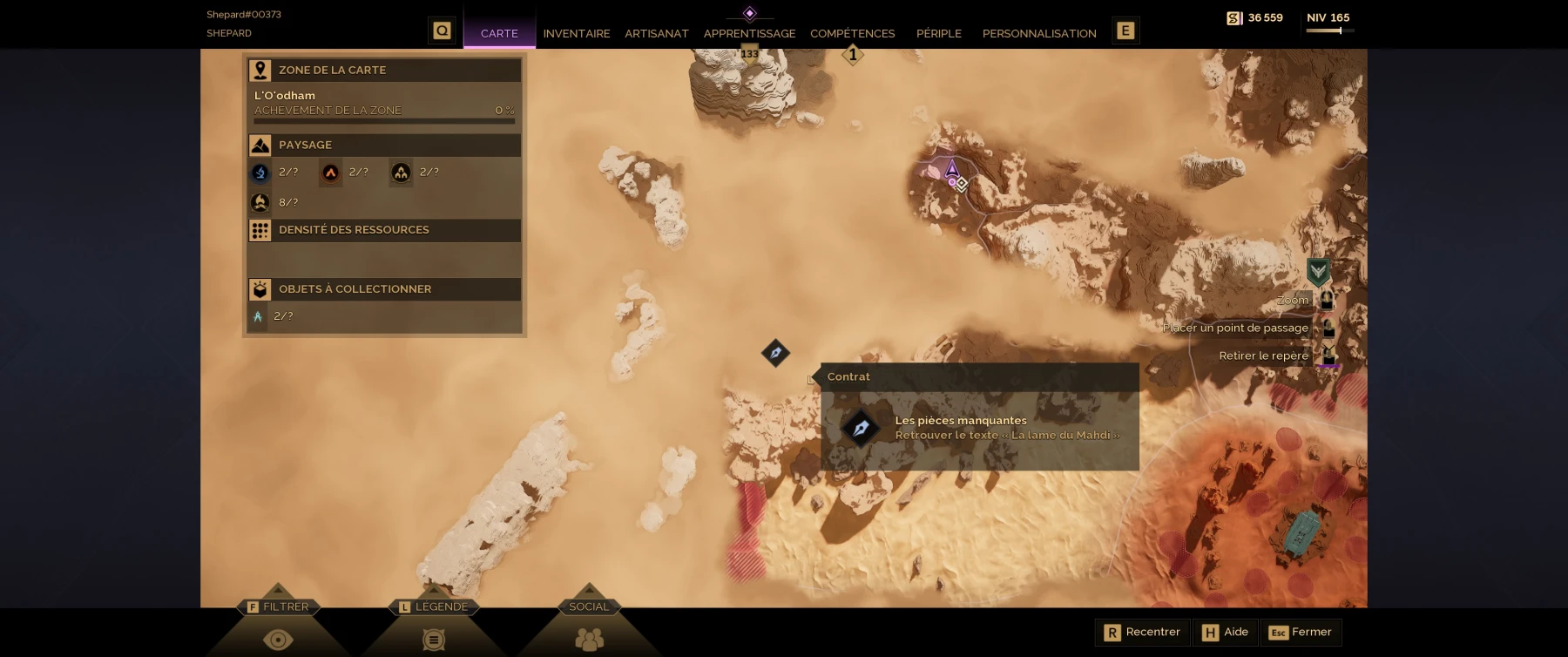Open the Périple tab

coord(938,33)
